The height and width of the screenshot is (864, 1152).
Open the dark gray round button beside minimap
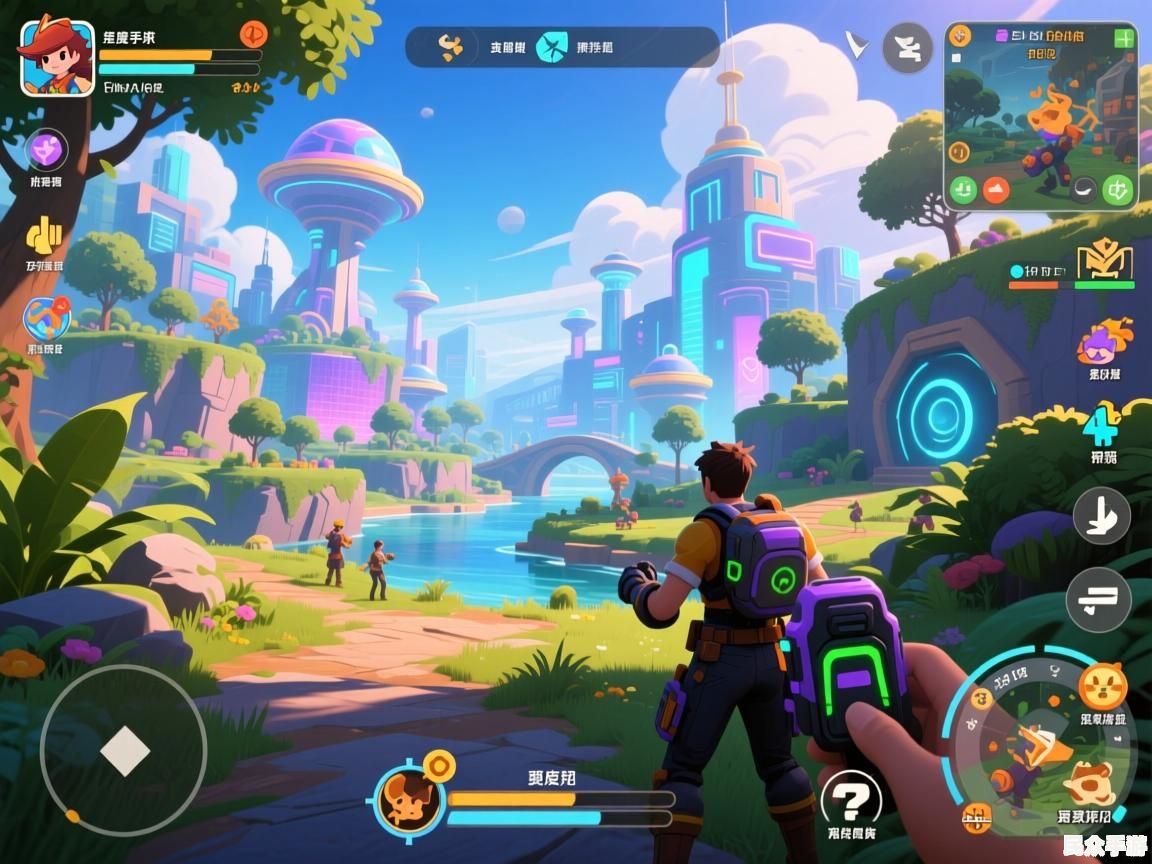pos(907,47)
